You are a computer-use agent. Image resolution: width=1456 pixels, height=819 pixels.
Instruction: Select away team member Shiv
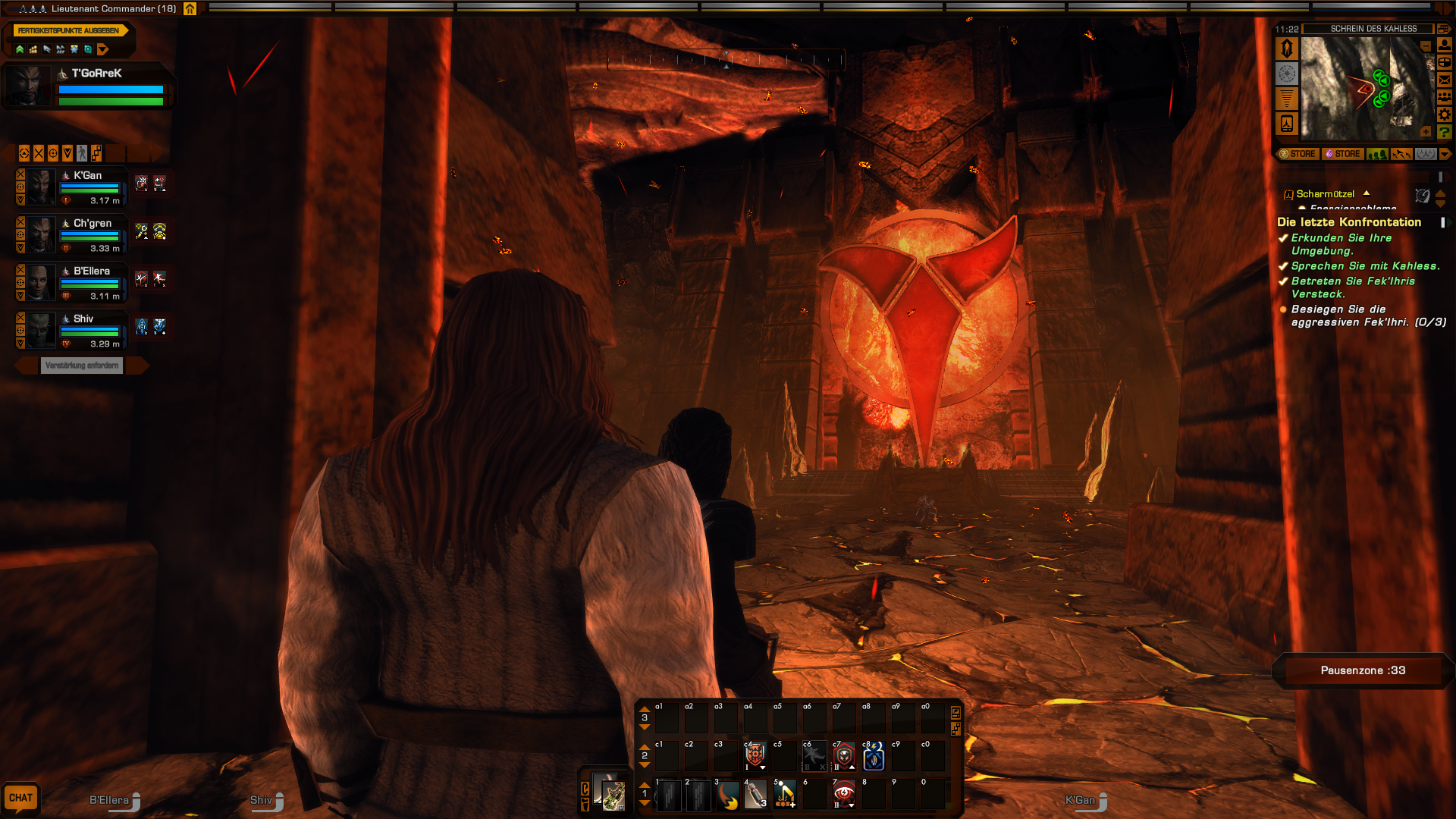pos(83,319)
